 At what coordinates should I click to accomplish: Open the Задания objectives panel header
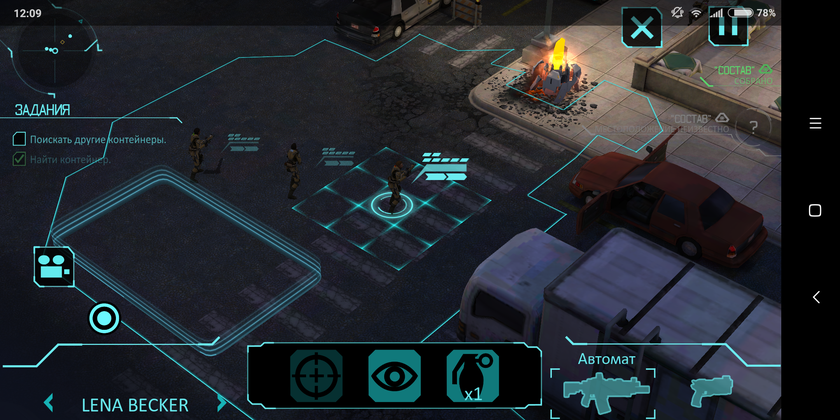pos(42,110)
